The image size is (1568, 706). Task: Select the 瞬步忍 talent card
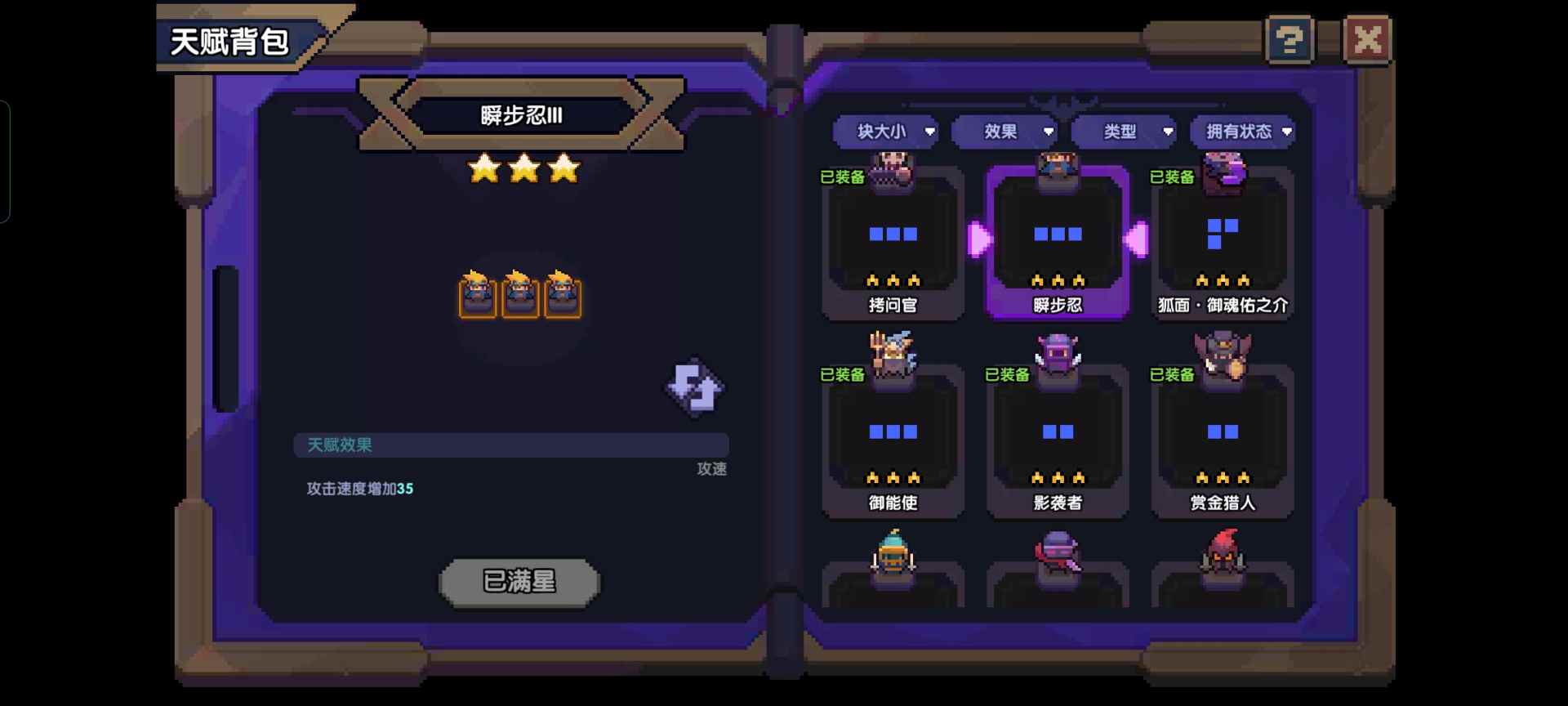click(x=1058, y=245)
